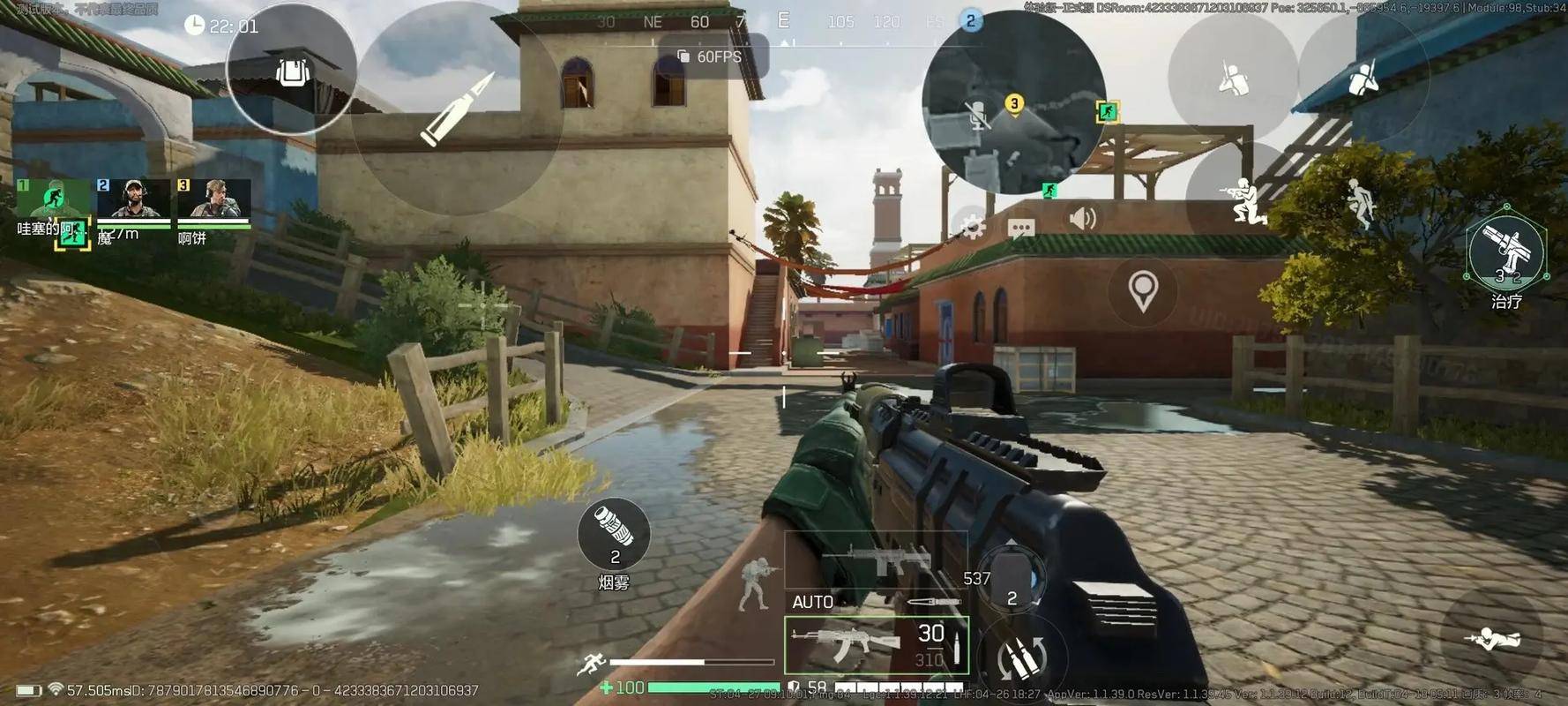Use the 治疗 healing item

(1506, 253)
